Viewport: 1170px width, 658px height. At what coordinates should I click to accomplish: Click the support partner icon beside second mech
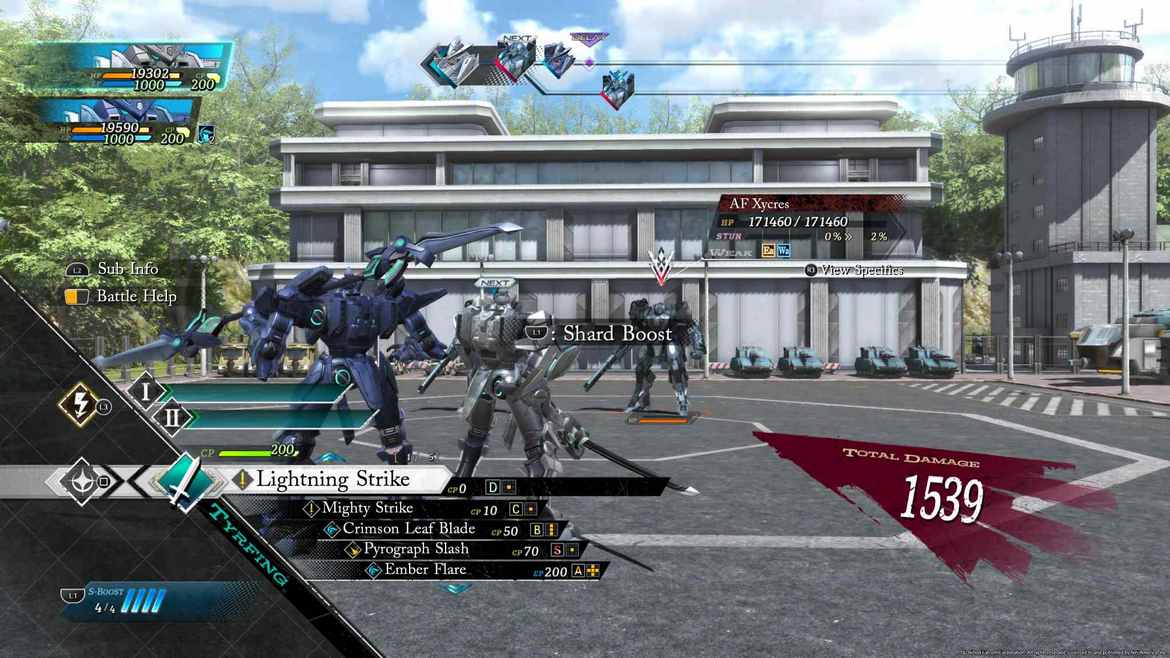(206, 133)
